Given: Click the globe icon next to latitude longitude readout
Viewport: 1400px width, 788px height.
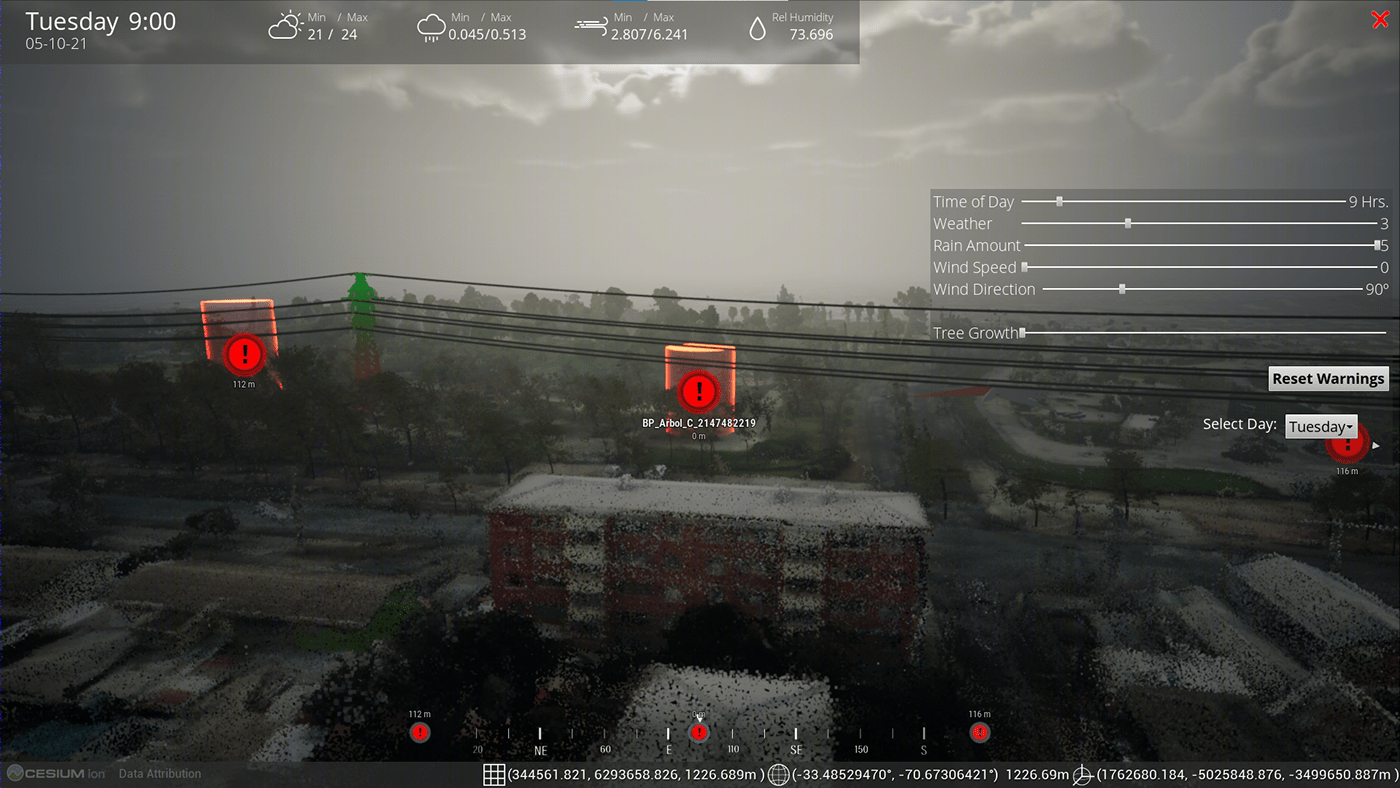Looking at the screenshot, I should [777, 773].
